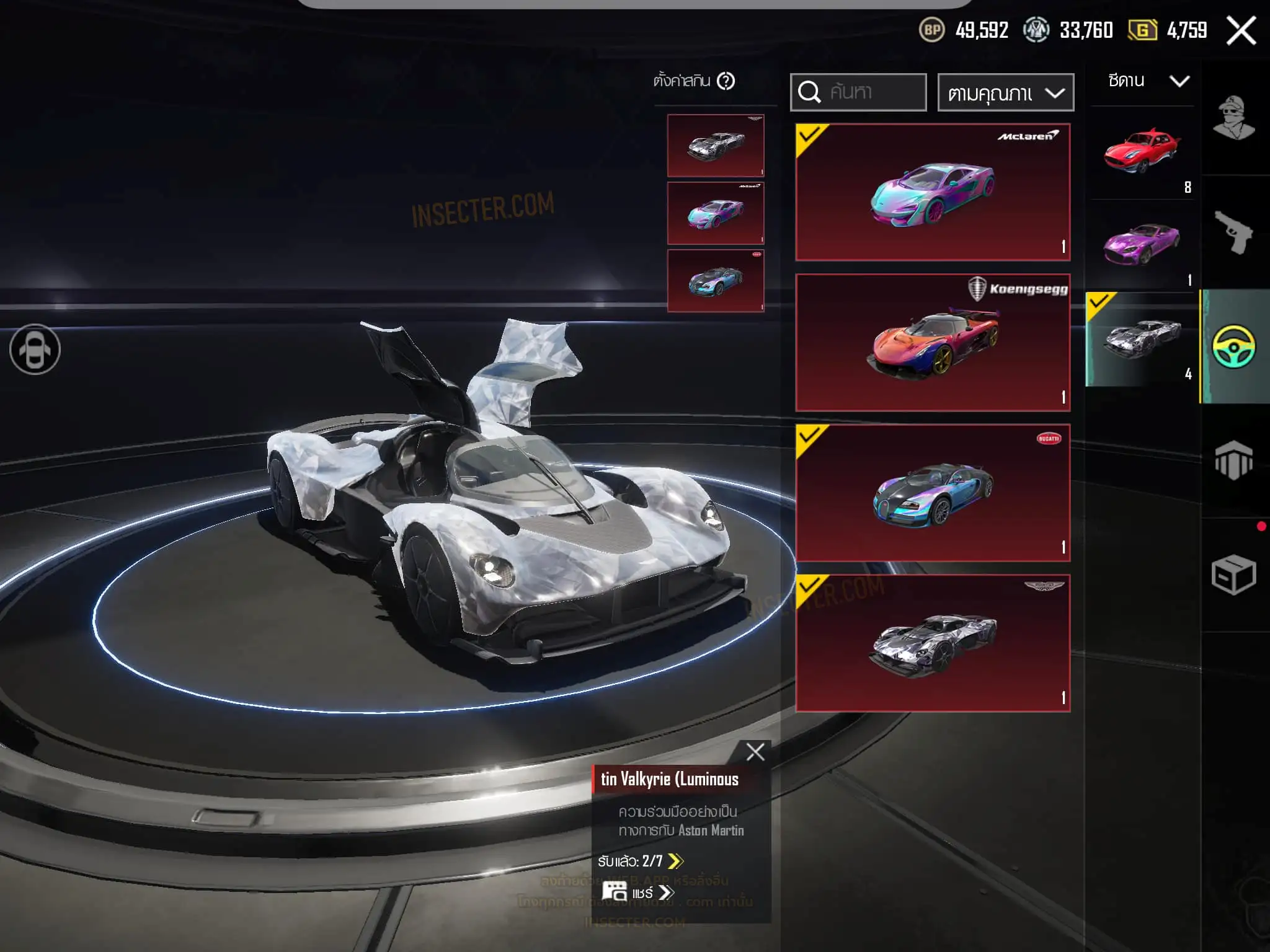Choose the purple sports car category

point(1142,245)
